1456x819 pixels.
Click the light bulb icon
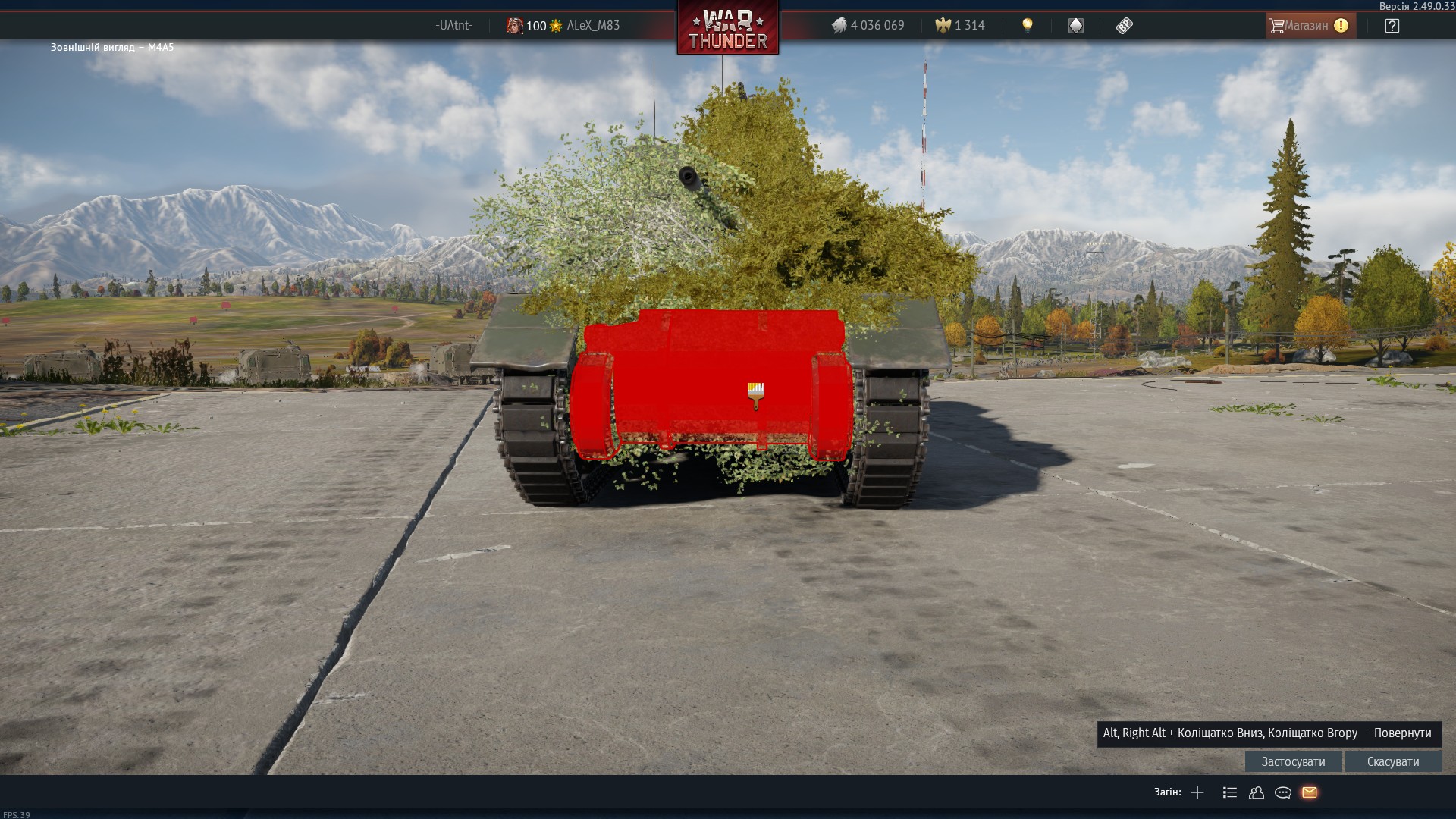click(x=1028, y=26)
